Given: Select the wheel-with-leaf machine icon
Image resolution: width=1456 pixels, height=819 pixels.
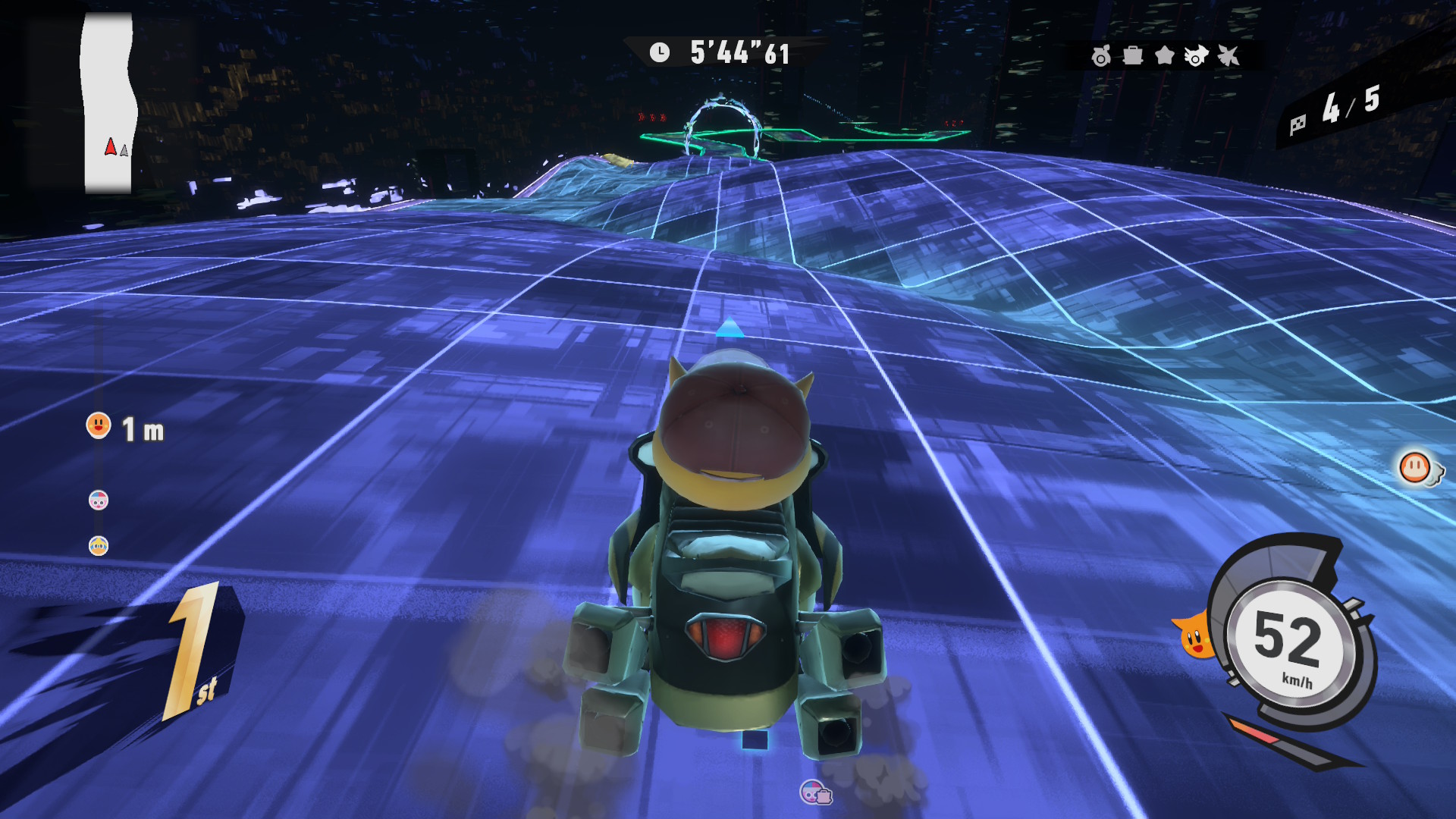Looking at the screenshot, I should tap(1101, 55).
